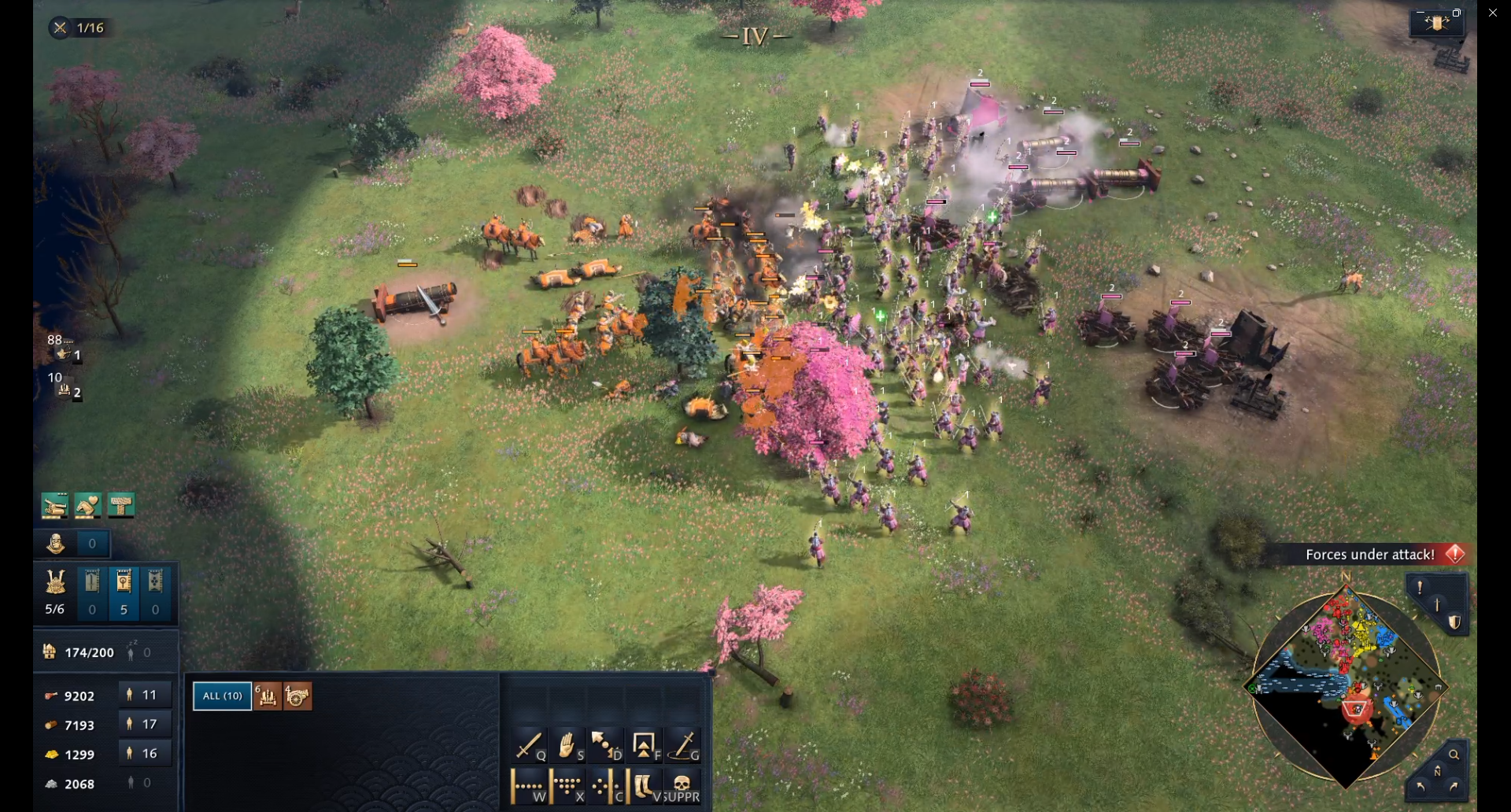
Task: Set line formation with the W icon
Action: tap(529, 786)
